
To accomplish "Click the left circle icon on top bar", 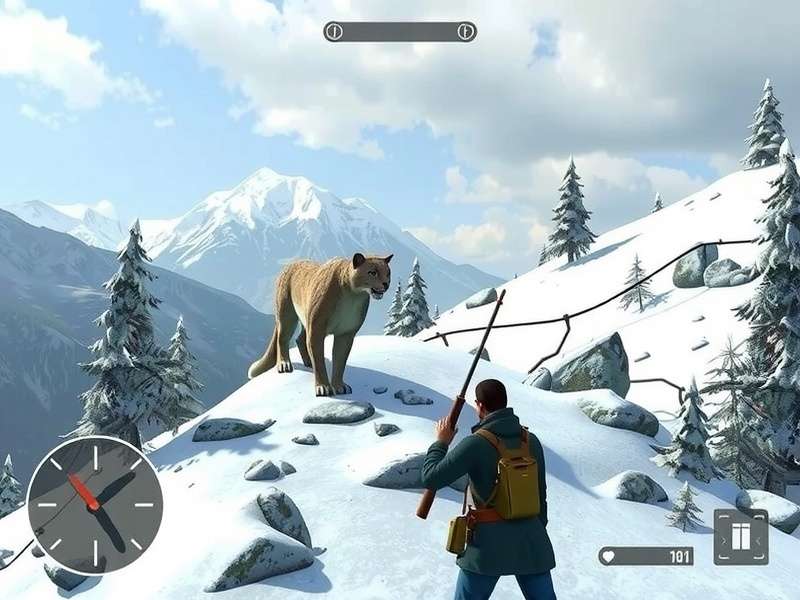I will click(334, 32).
